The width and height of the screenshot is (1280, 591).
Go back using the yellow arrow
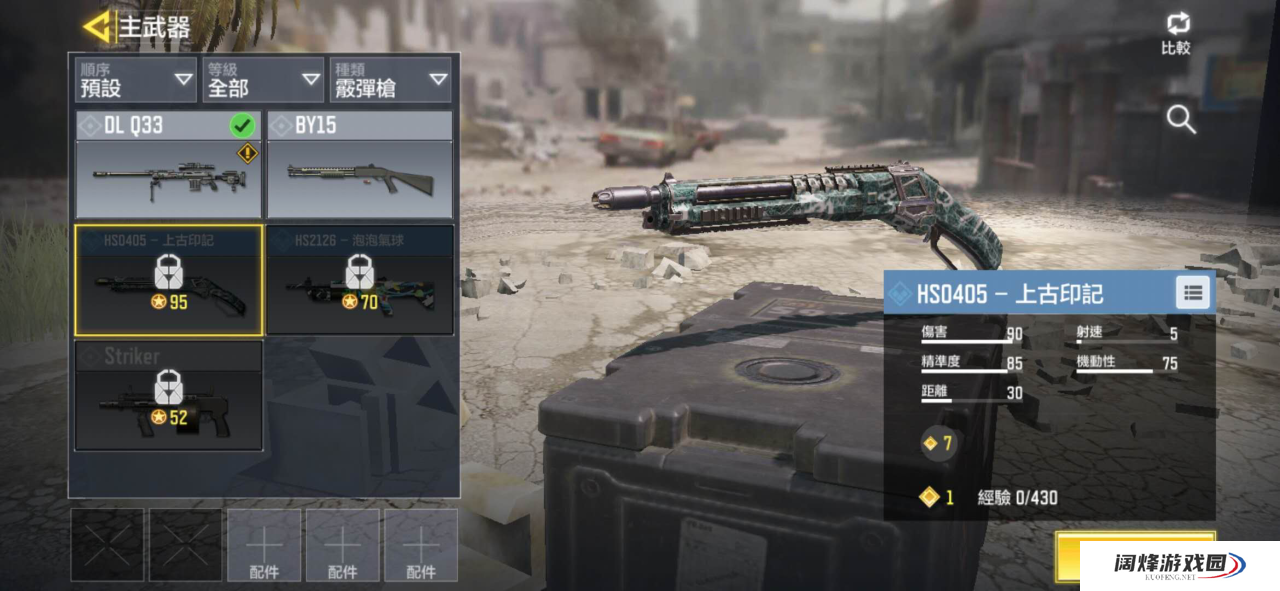97,27
